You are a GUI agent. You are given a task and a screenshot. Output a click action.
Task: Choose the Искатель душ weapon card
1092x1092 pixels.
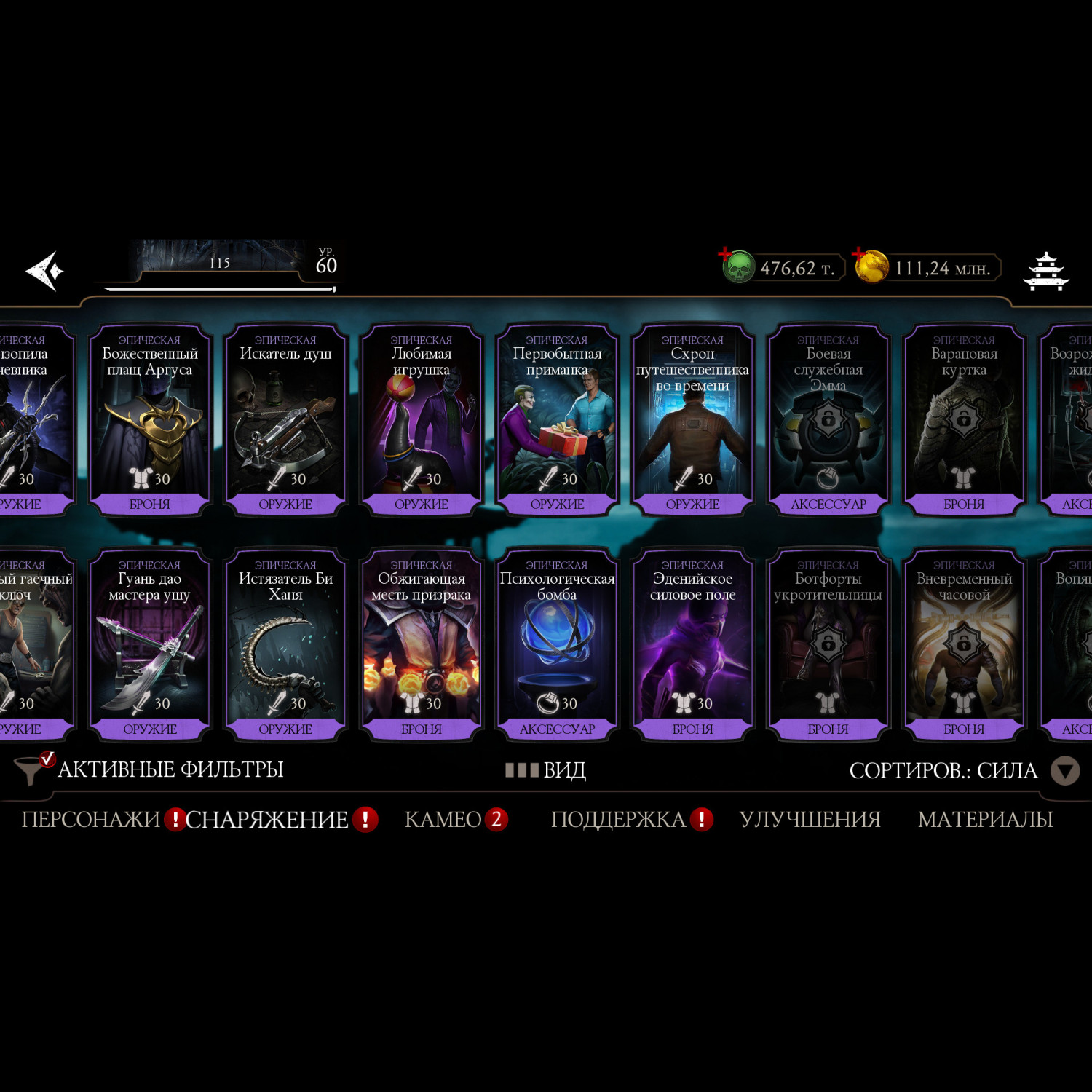click(x=285, y=420)
